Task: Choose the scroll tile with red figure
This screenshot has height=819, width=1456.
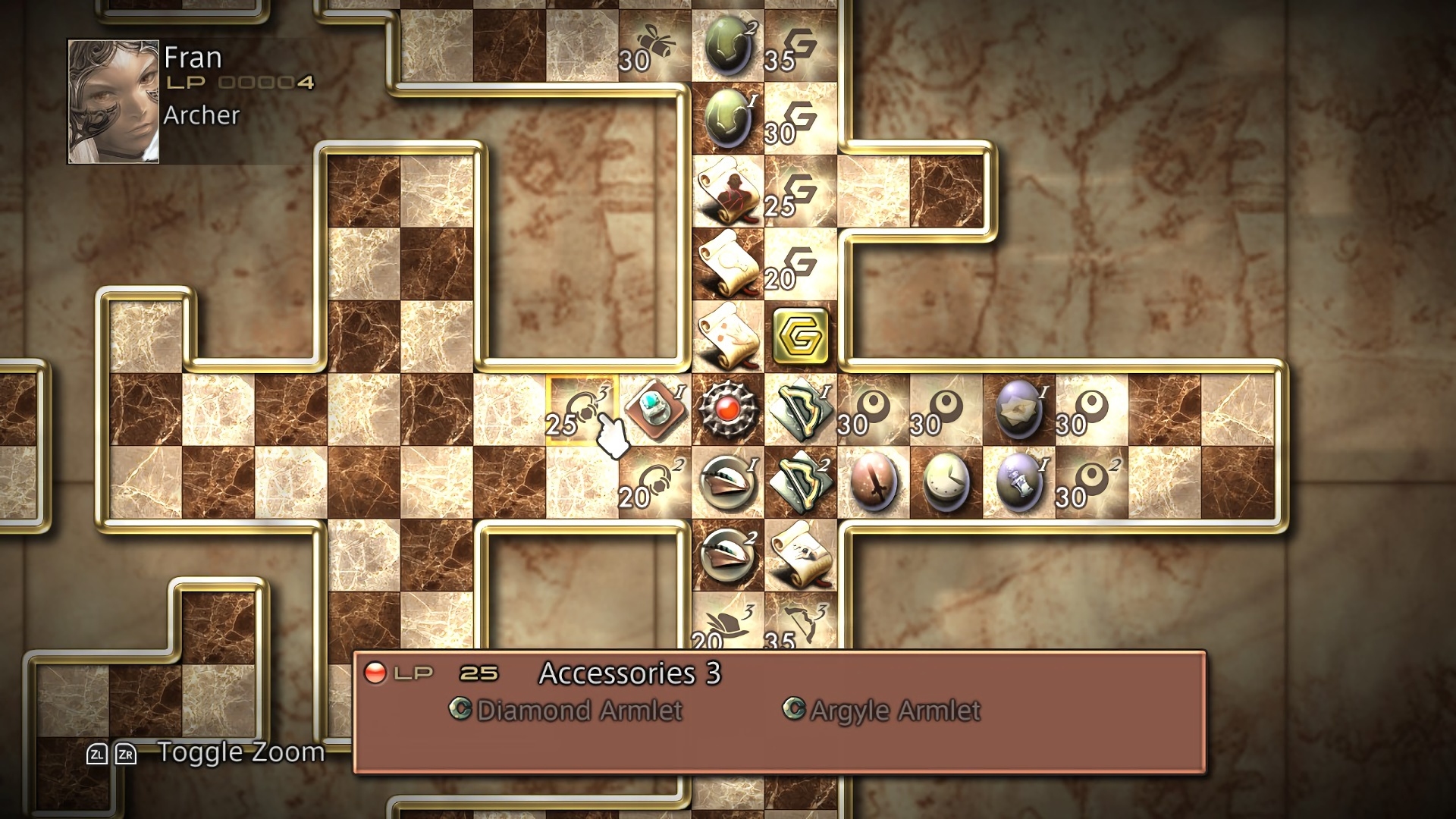Action: click(x=727, y=190)
